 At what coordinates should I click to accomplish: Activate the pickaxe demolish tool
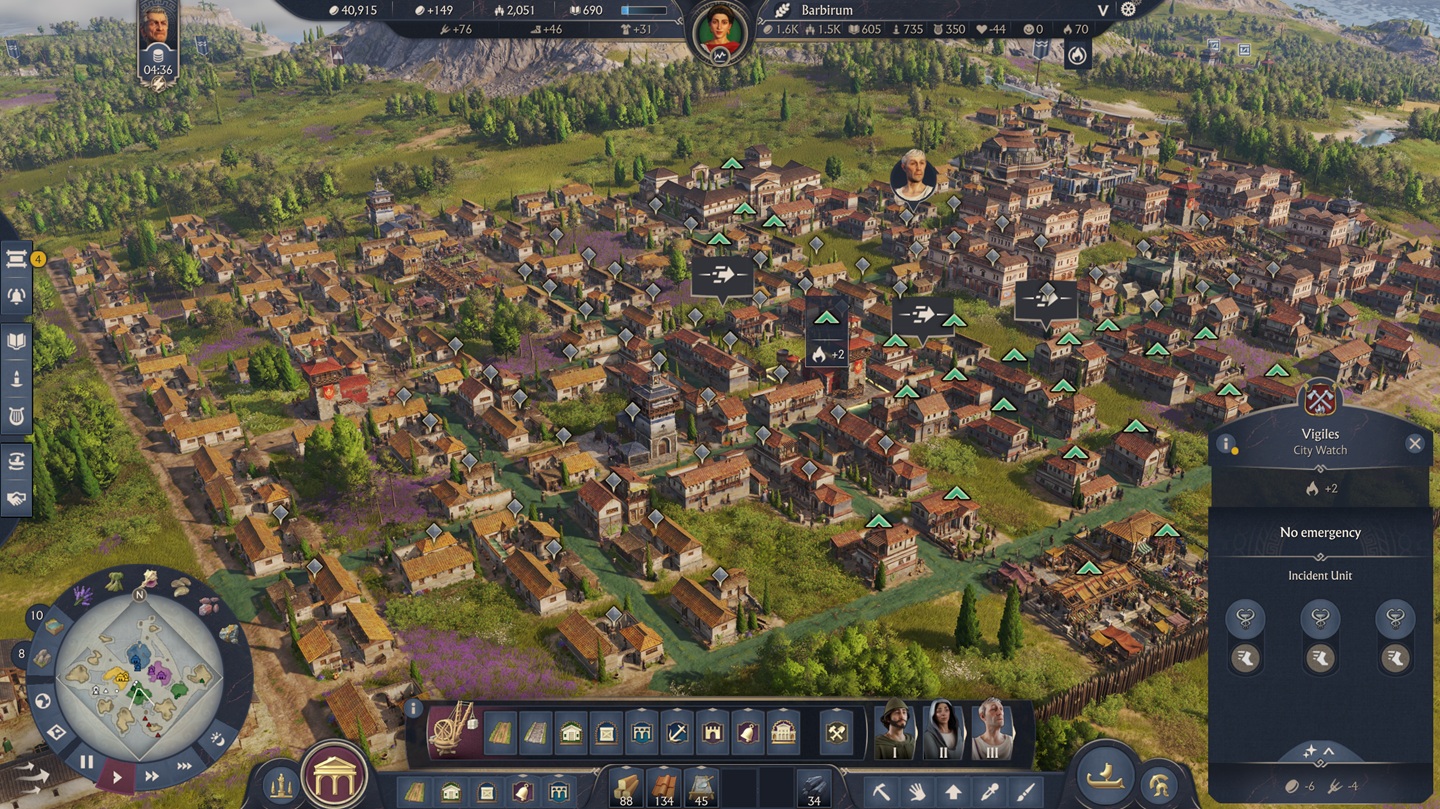[x=881, y=792]
